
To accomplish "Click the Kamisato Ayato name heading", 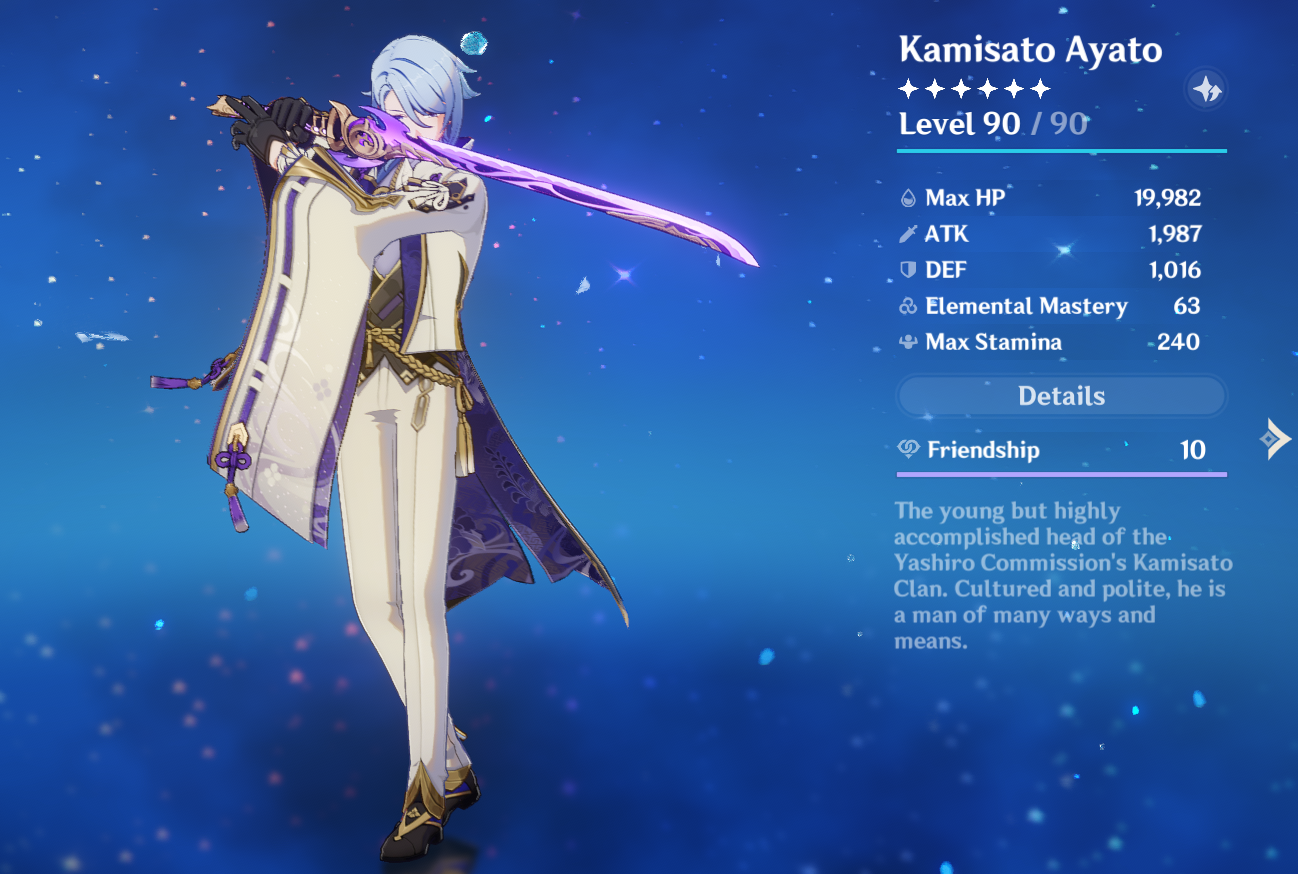I will (1031, 50).
